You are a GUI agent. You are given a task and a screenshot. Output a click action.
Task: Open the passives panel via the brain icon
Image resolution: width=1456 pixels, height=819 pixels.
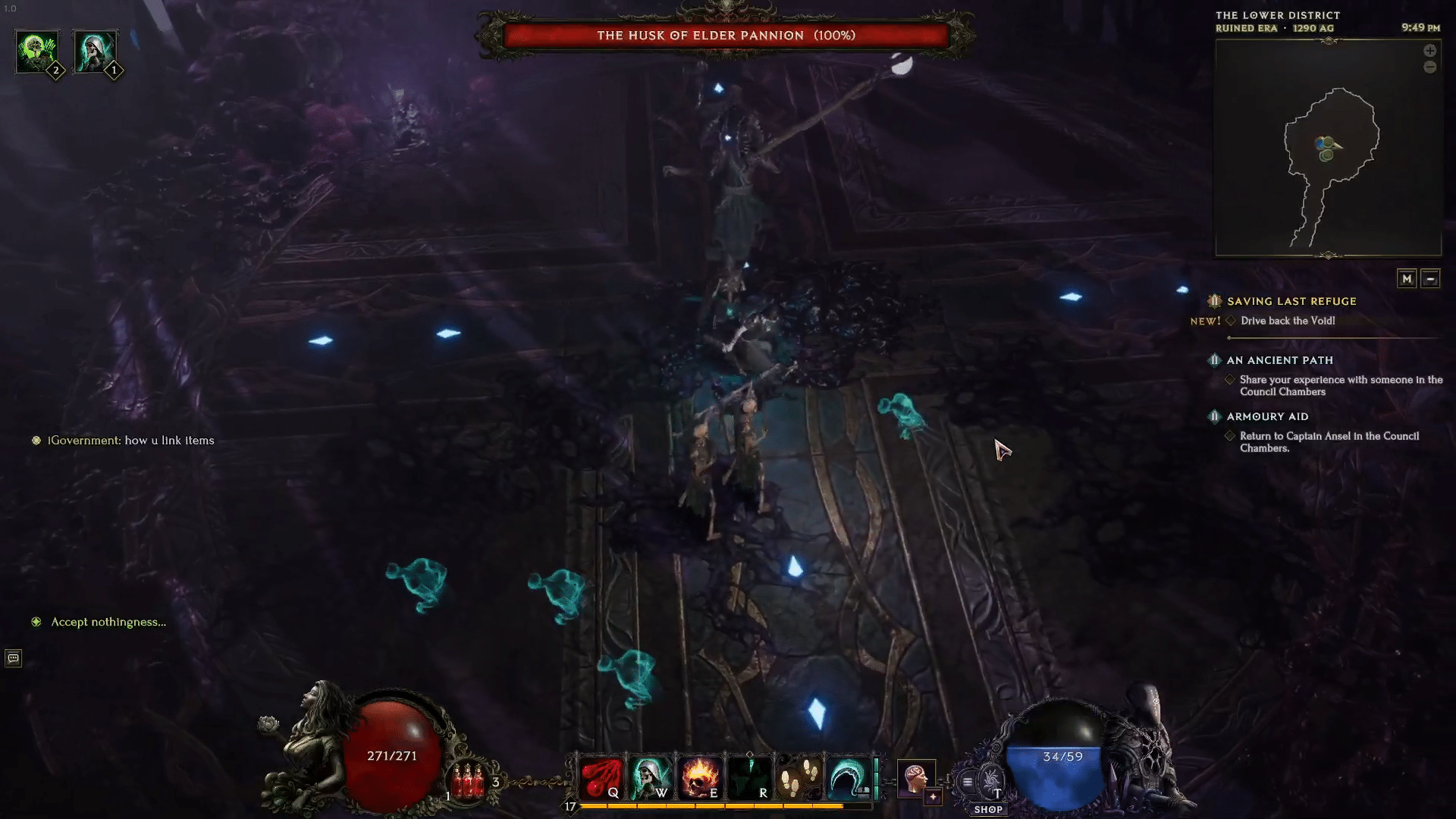click(915, 775)
